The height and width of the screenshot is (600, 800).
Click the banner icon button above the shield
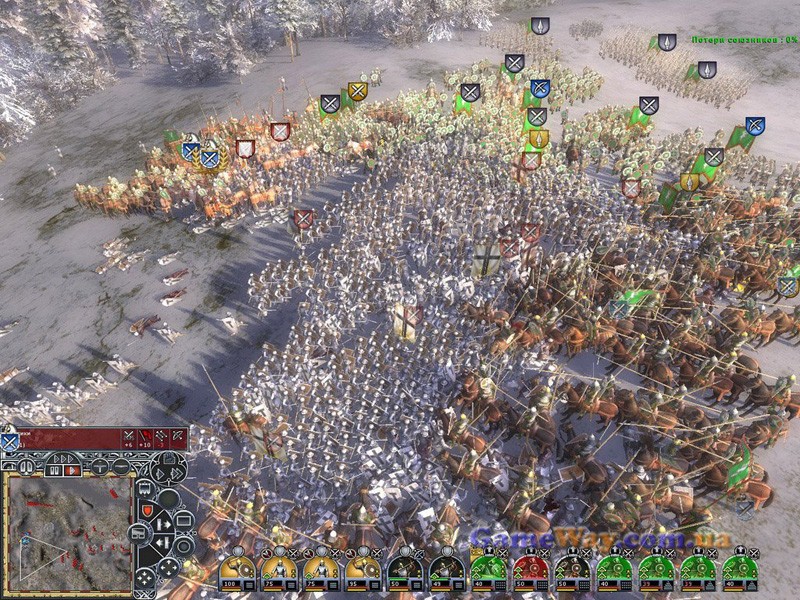[x=147, y=488]
